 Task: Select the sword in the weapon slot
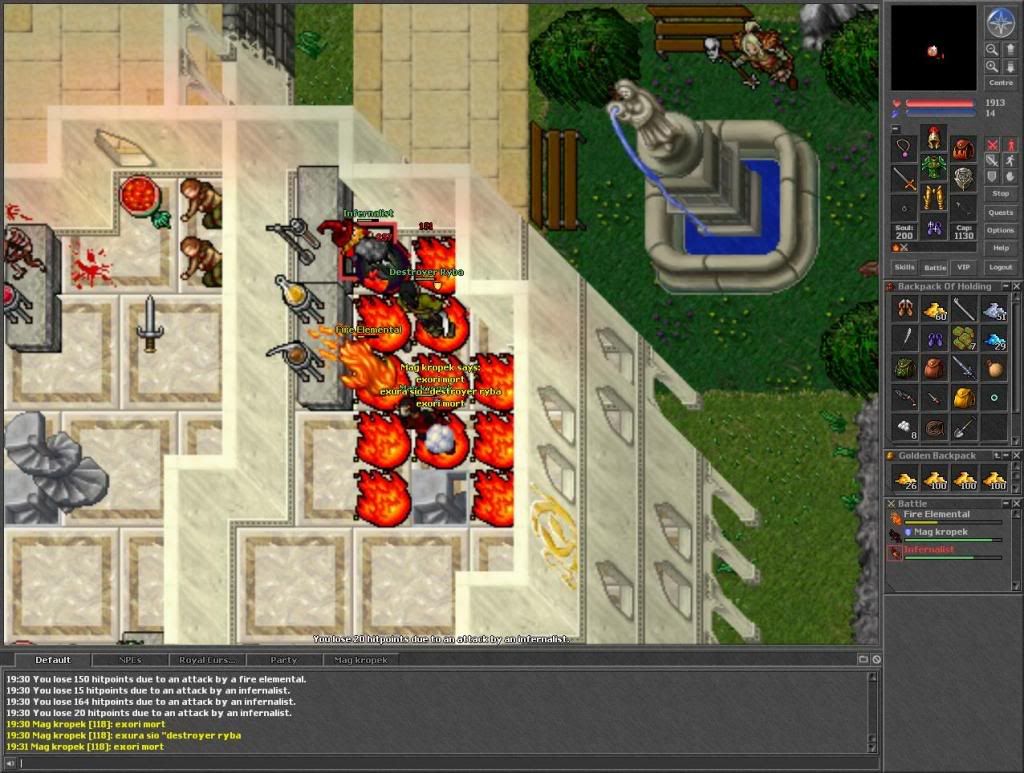point(904,180)
